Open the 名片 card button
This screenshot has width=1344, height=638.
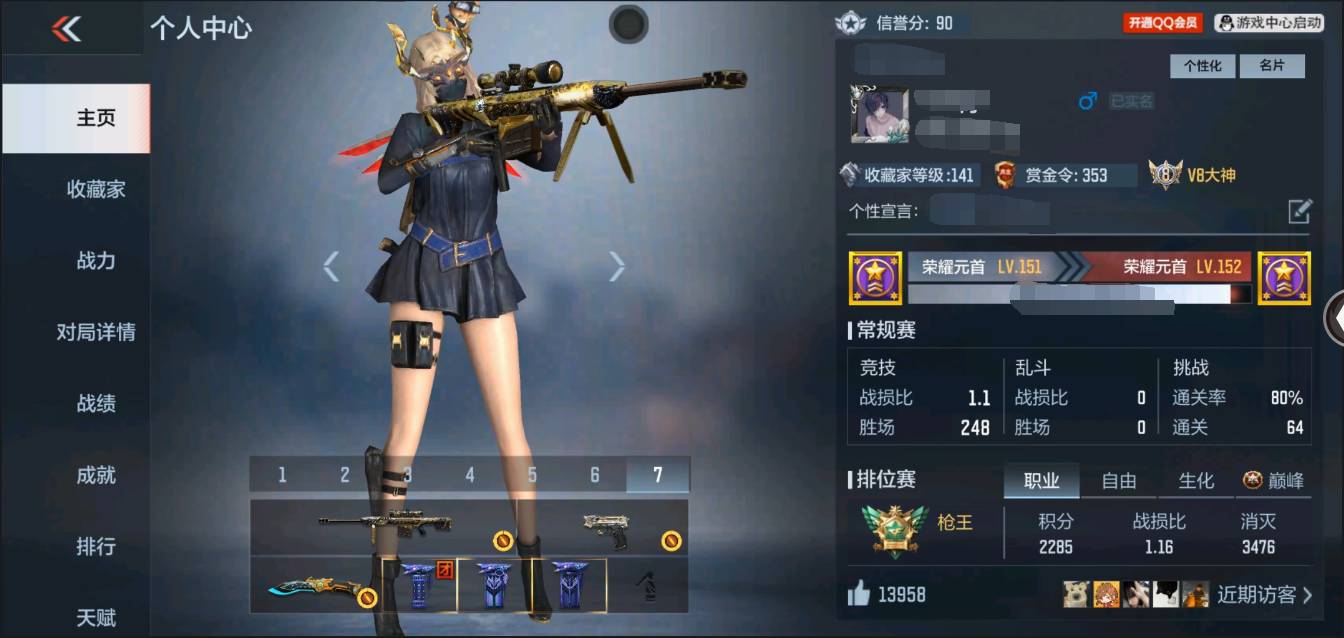click(1271, 66)
